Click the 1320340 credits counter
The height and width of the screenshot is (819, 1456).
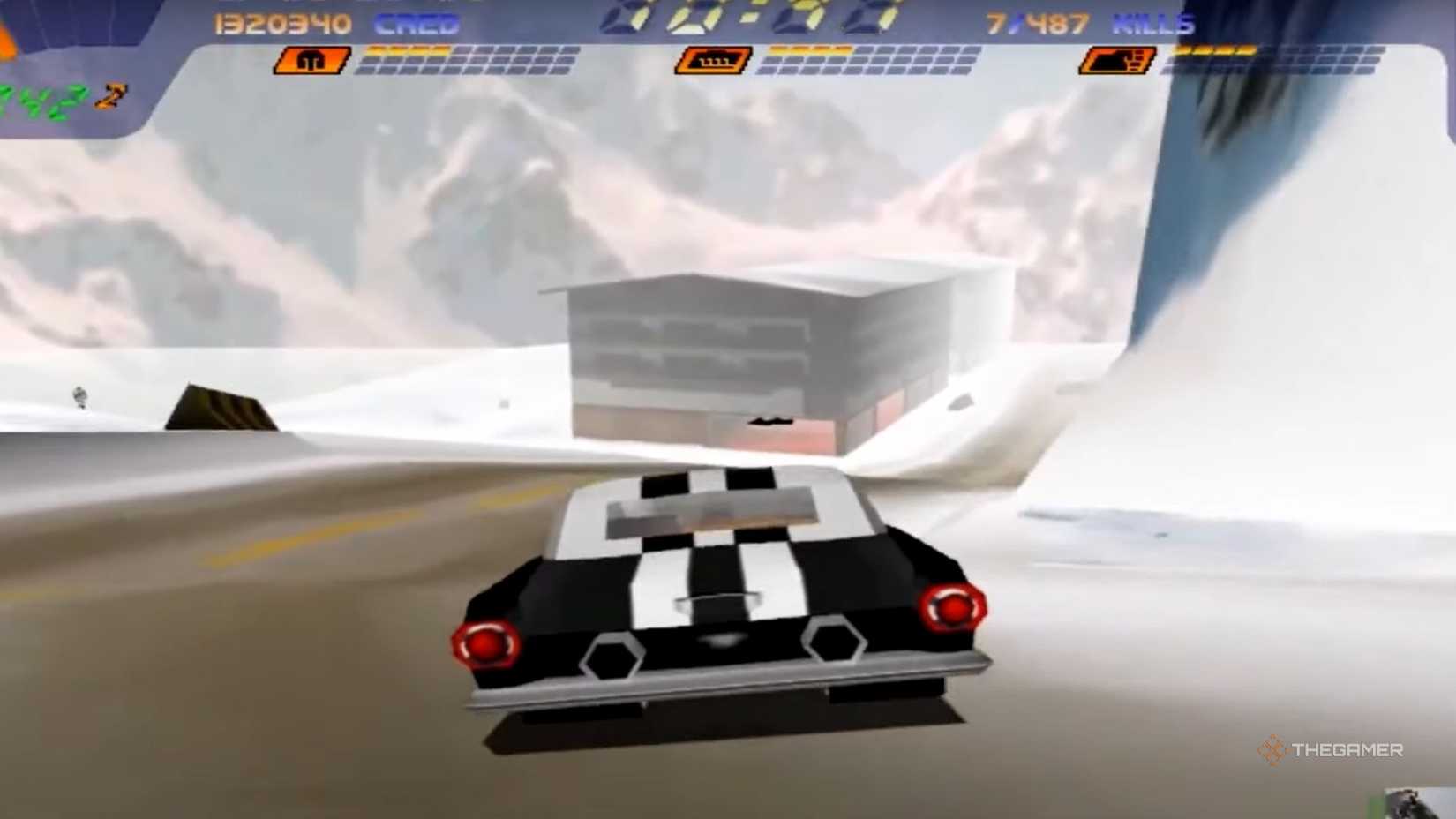tap(282, 24)
